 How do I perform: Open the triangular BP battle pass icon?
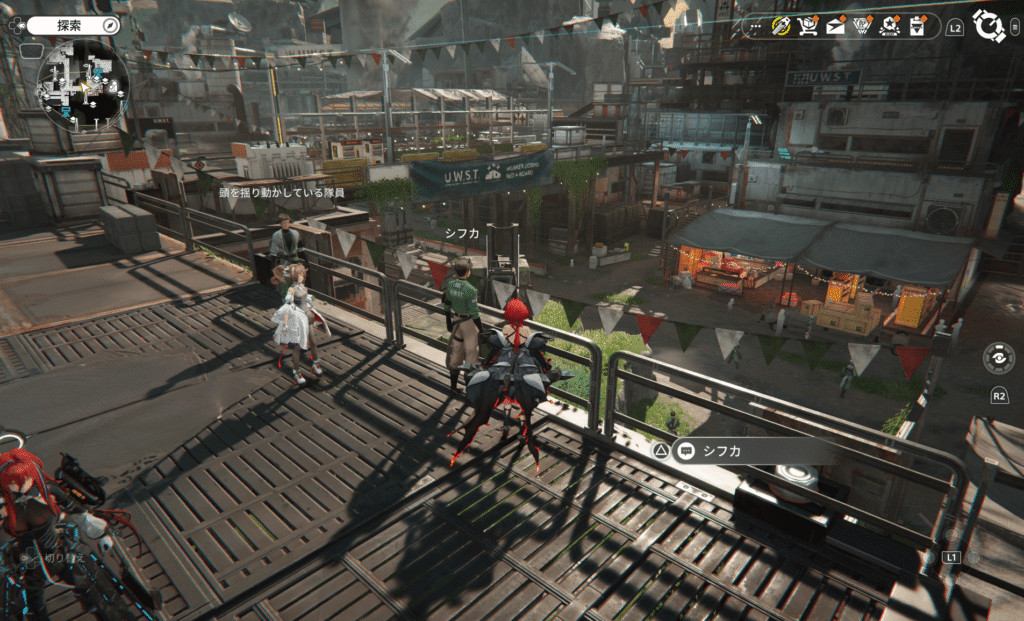(x=862, y=26)
